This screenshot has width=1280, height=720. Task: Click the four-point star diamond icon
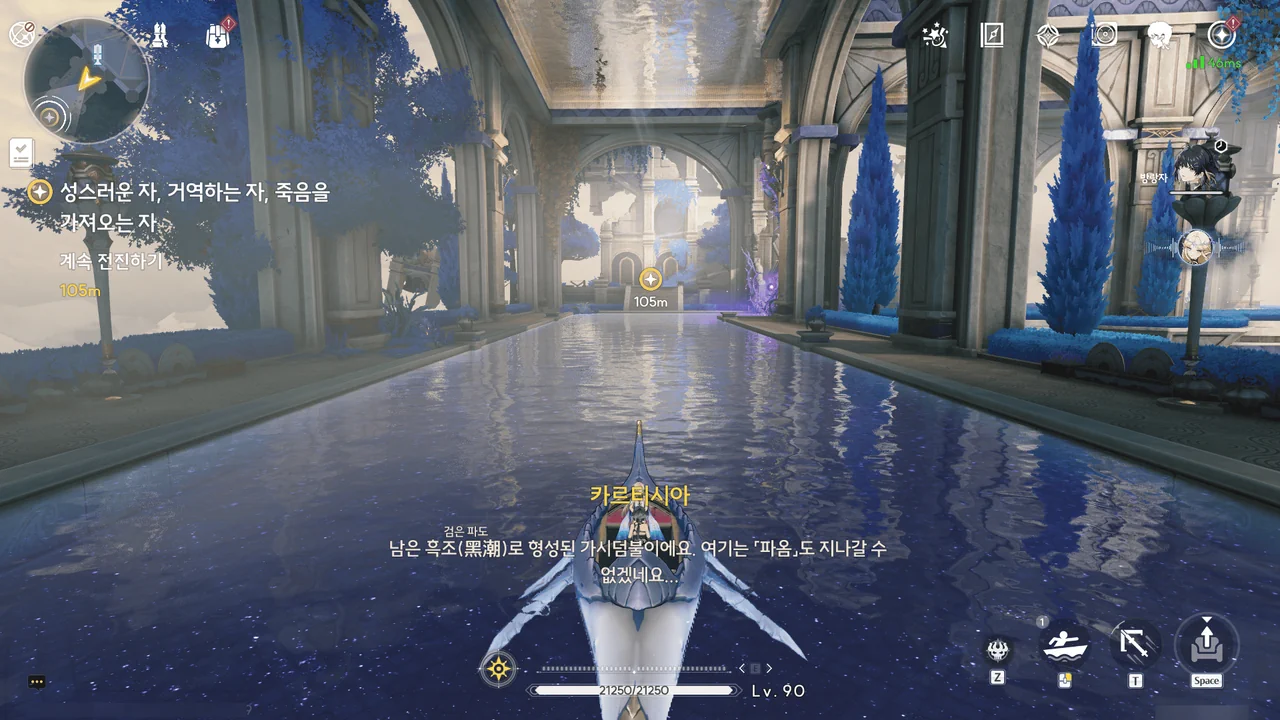[1047, 36]
